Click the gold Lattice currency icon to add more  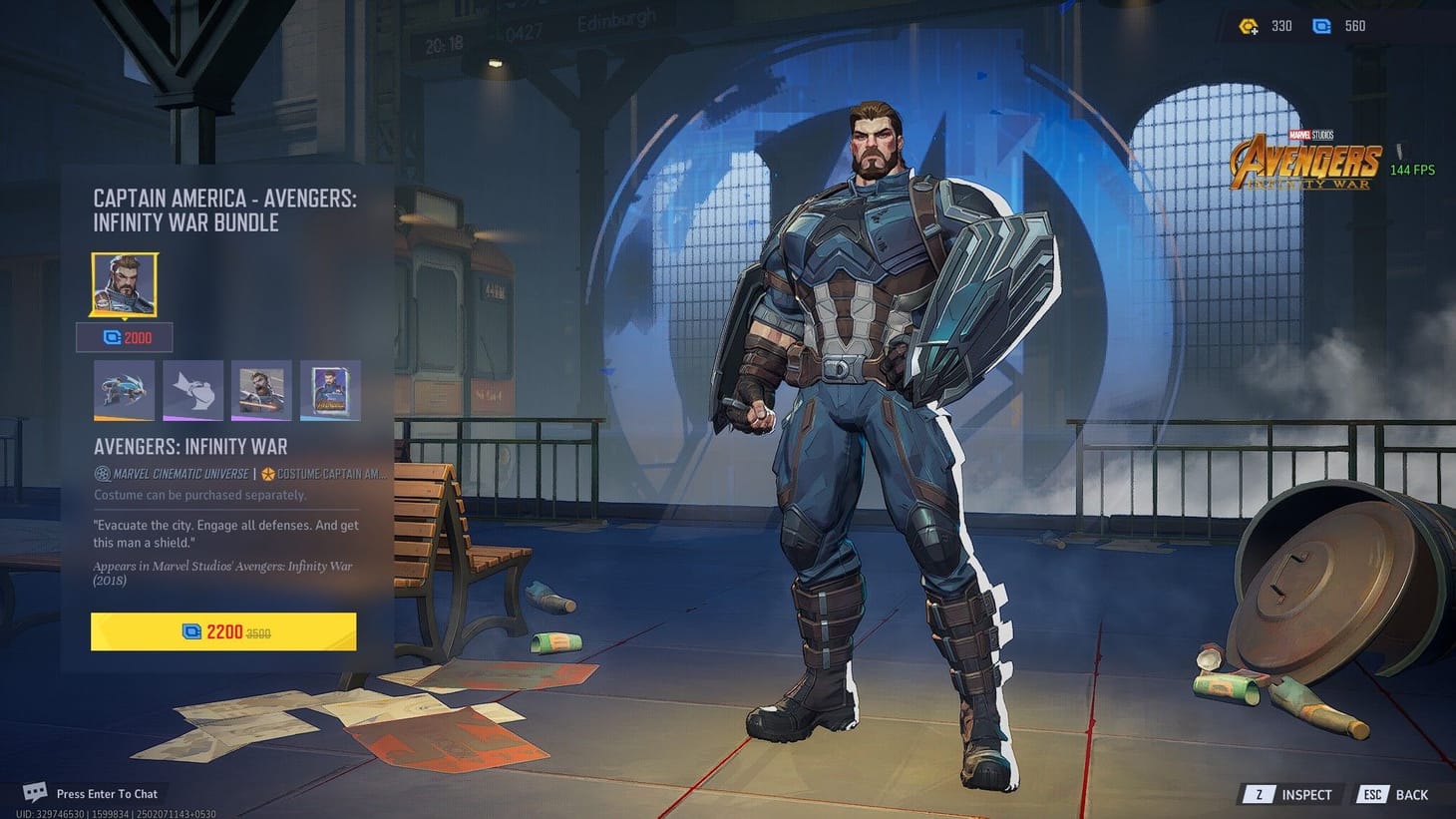1248,26
